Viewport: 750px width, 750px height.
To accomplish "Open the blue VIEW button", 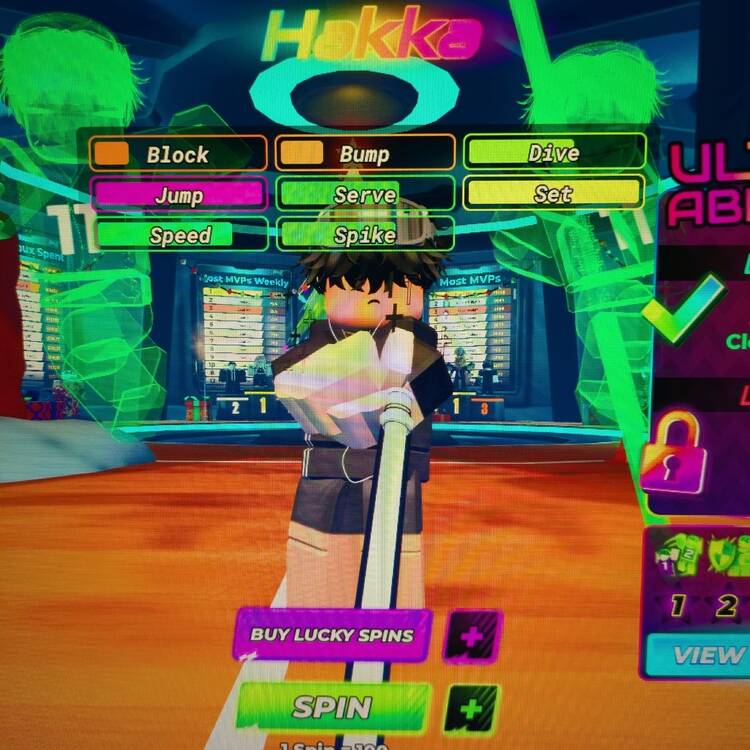I will (x=704, y=656).
